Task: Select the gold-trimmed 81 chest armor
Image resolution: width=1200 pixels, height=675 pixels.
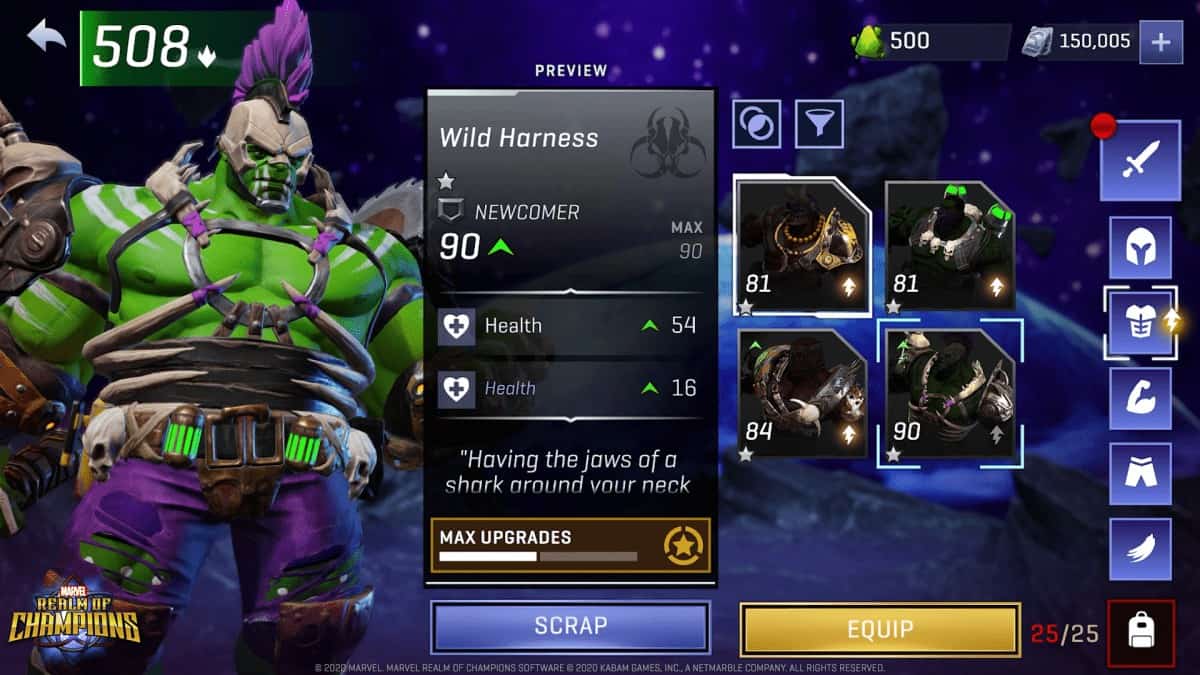Action: pos(801,246)
